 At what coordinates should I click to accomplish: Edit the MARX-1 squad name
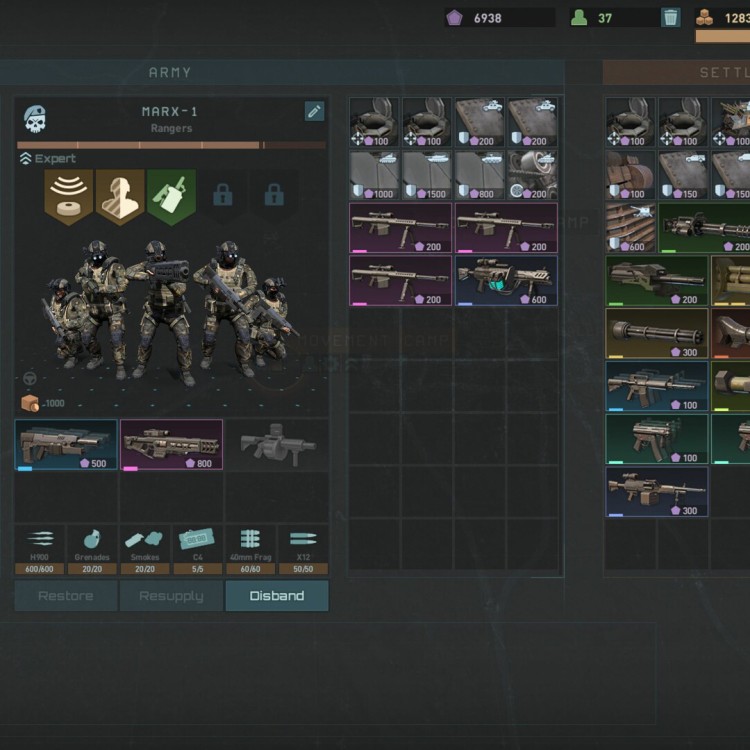[x=314, y=111]
